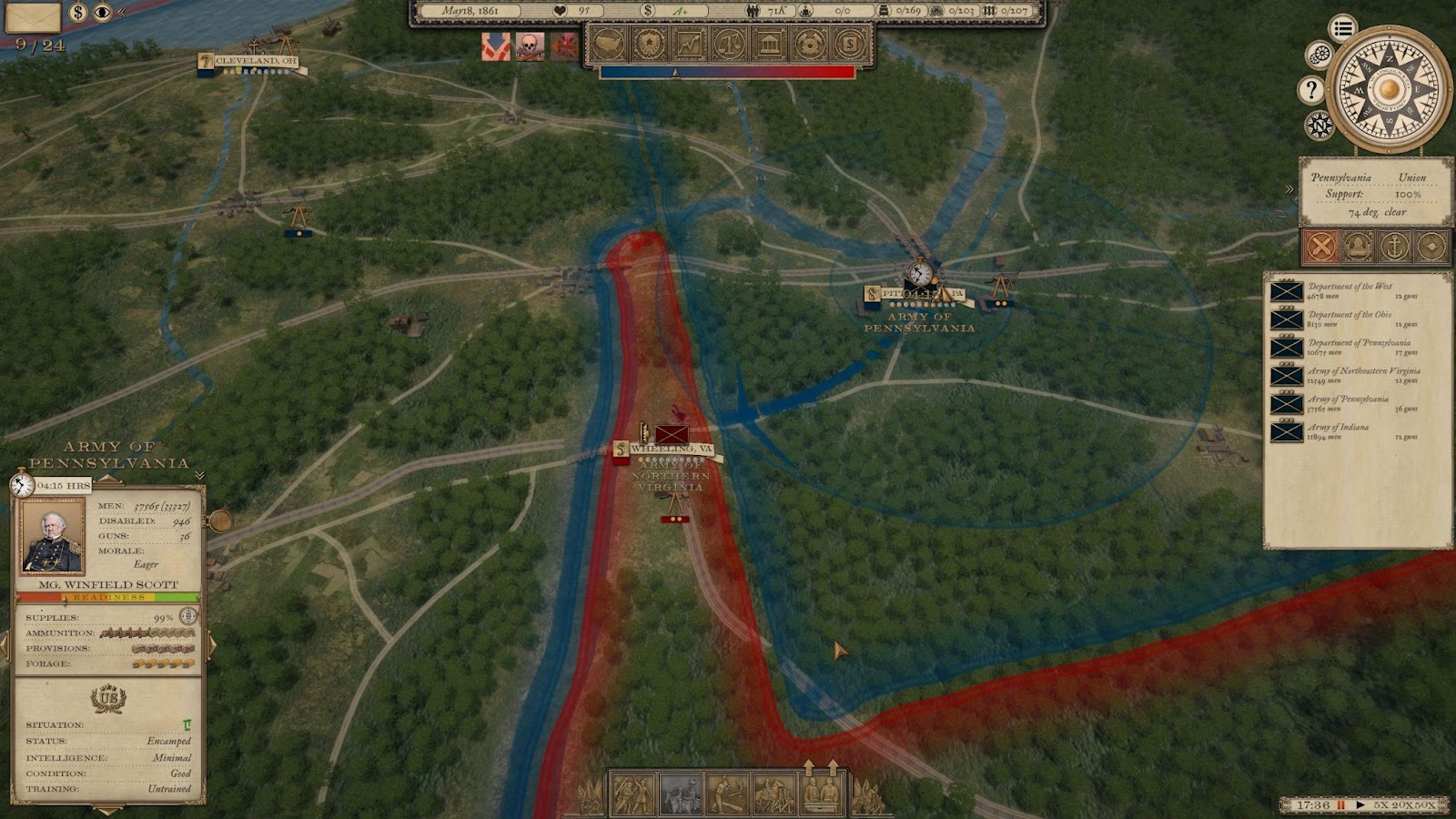Viewport: 1456px width, 819px height.
Task: Click the skull and crossbones notification
Action: (530, 45)
